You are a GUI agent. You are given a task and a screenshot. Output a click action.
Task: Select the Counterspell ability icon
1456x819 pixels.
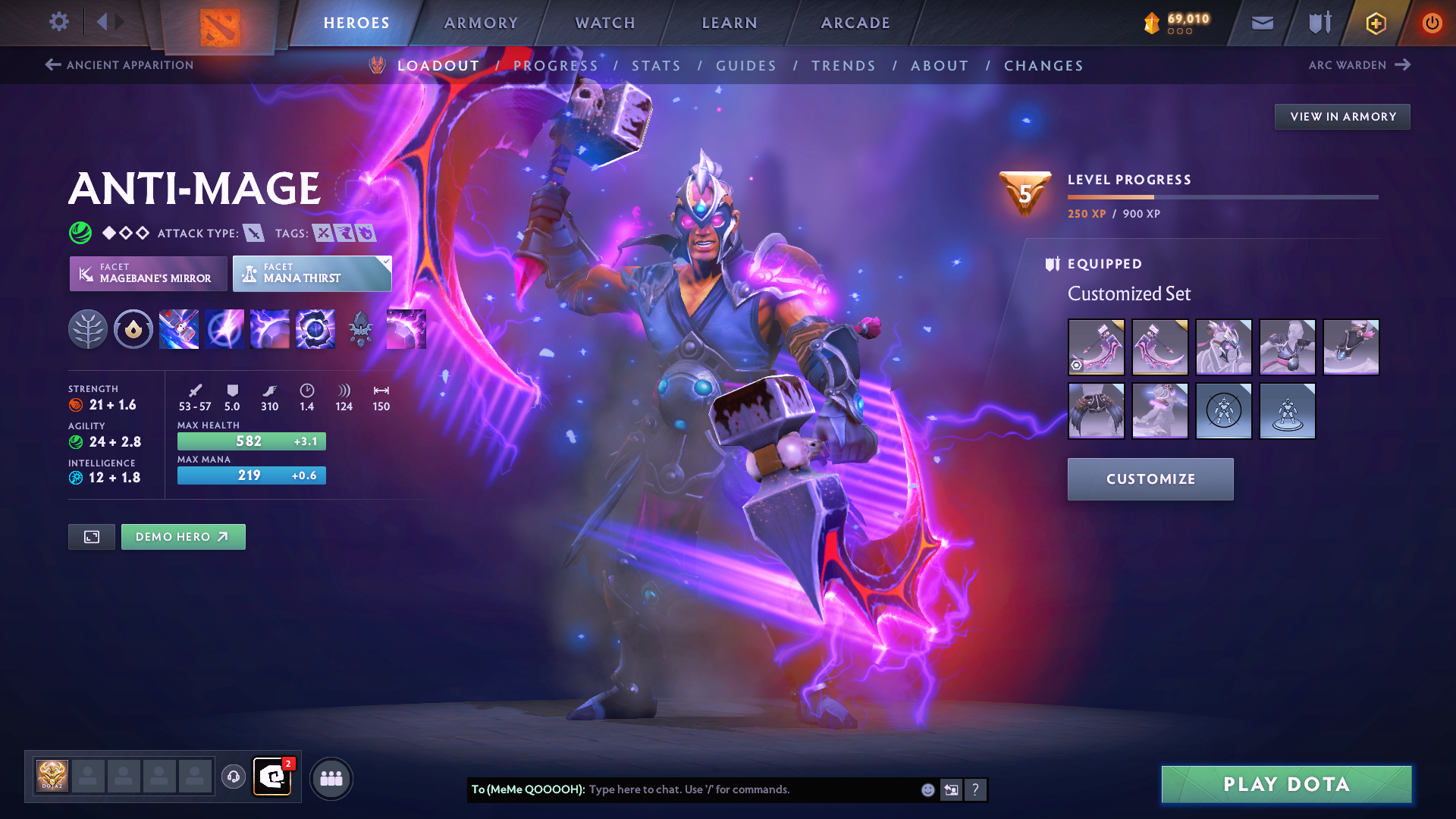tap(270, 328)
